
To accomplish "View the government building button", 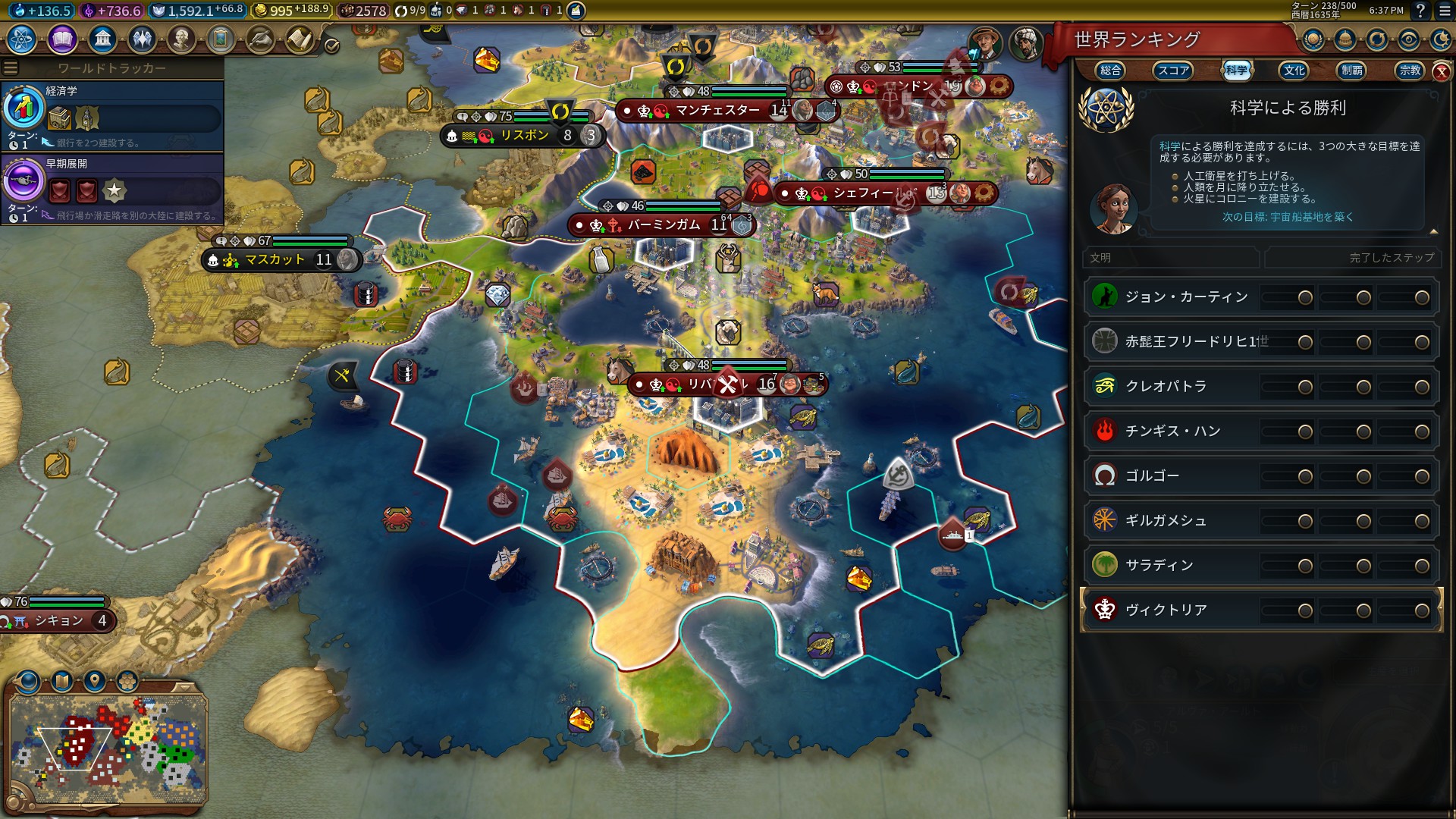I will point(102,39).
